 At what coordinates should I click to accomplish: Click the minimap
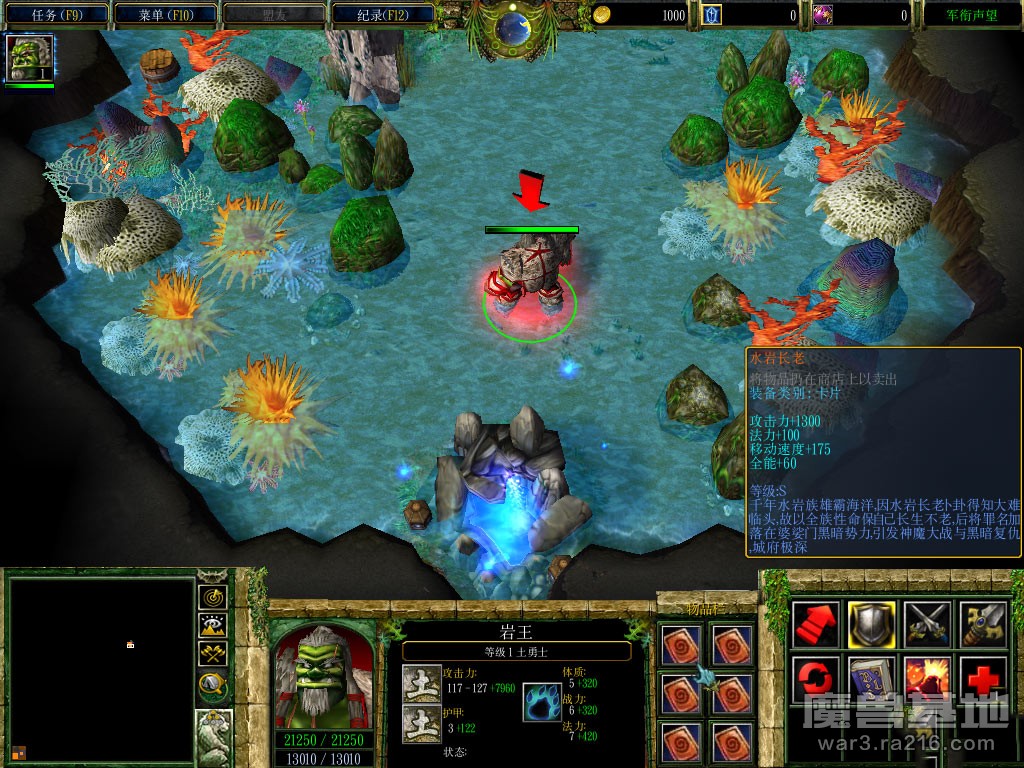[x=101, y=670]
